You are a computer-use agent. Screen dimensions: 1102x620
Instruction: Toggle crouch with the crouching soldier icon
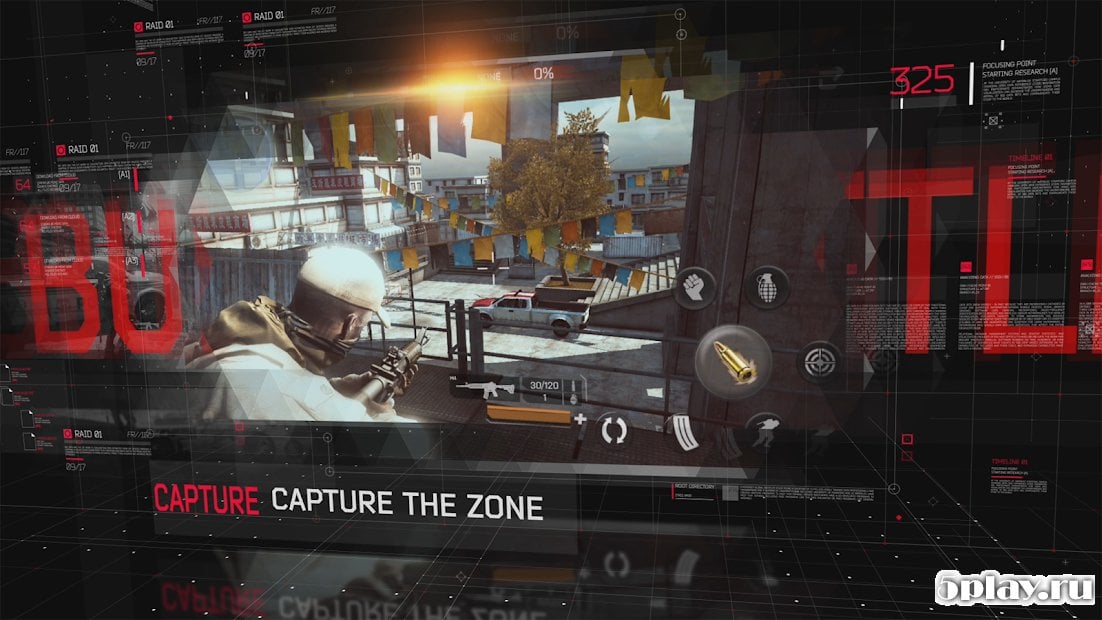click(x=766, y=433)
